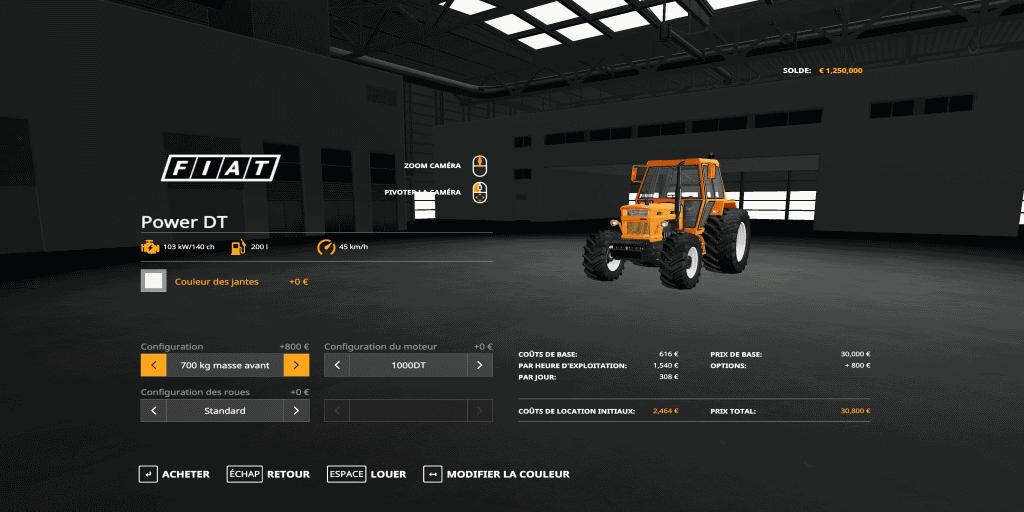Screen dimensions: 1024x512
Task: Lease the tractor with Louer
Action: [x=366, y=474]
